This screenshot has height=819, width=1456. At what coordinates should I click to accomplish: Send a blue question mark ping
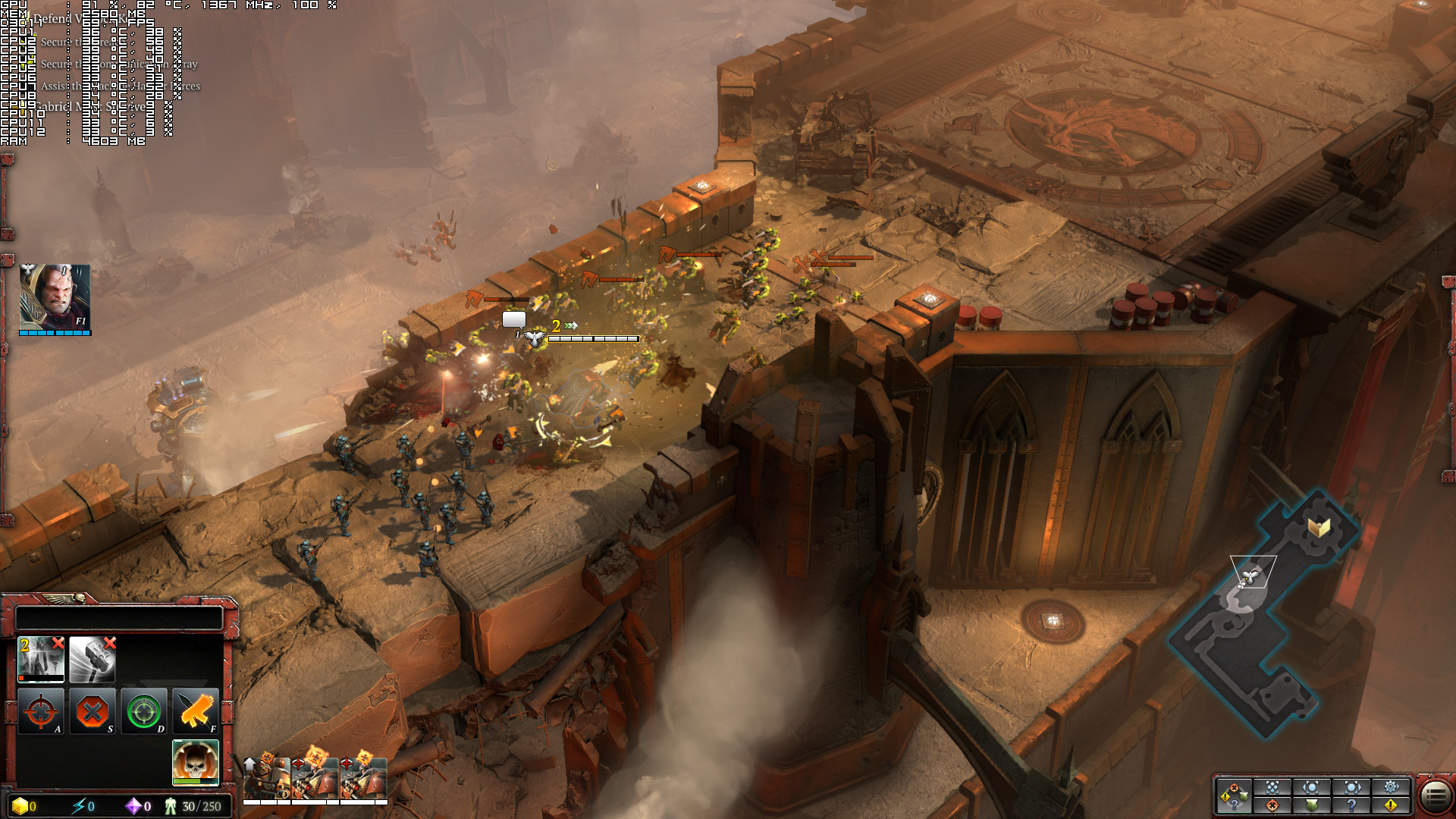1351,805
